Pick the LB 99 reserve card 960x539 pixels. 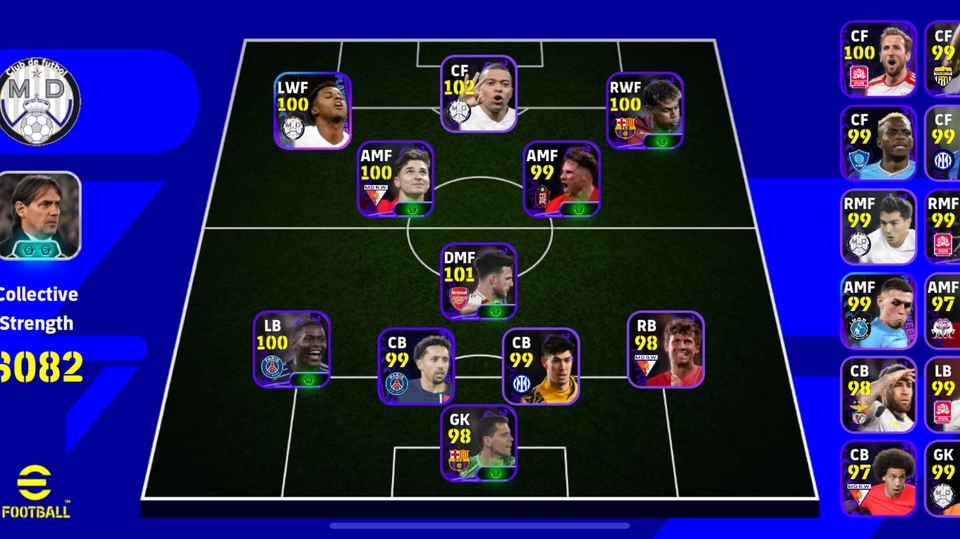tap(943, 395)
